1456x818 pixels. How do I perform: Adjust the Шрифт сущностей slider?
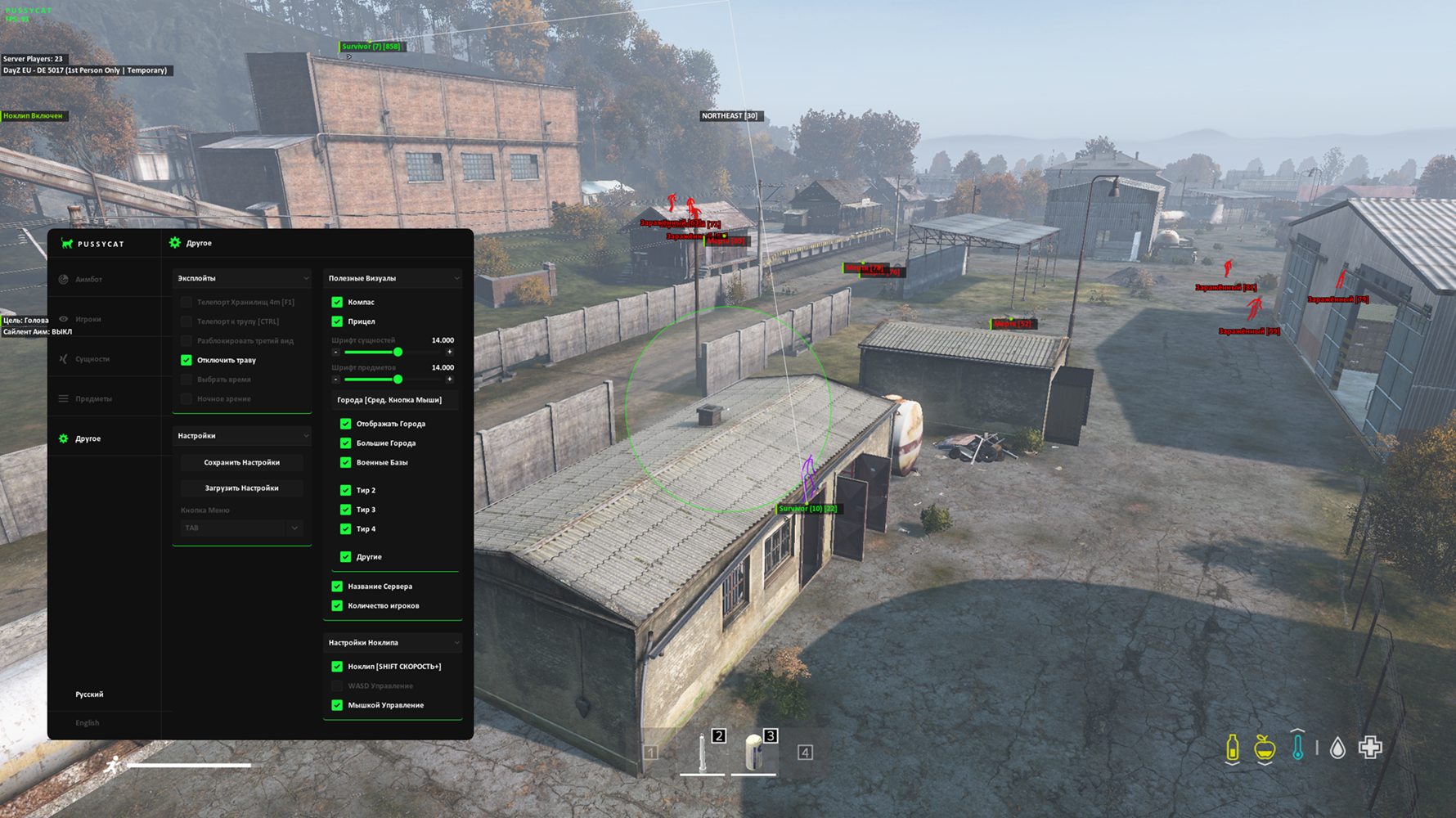pyautogui.click(x=398, y=353)
